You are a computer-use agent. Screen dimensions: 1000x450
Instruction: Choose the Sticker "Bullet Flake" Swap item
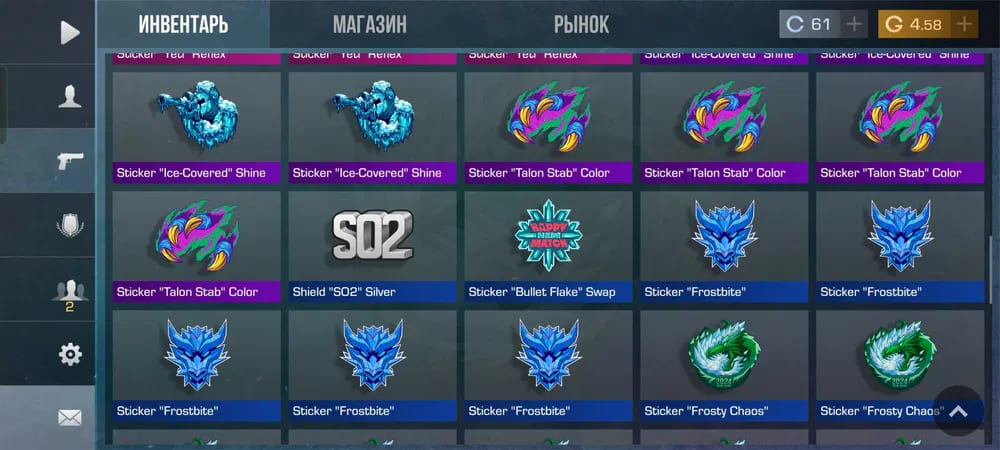point(548,246)
